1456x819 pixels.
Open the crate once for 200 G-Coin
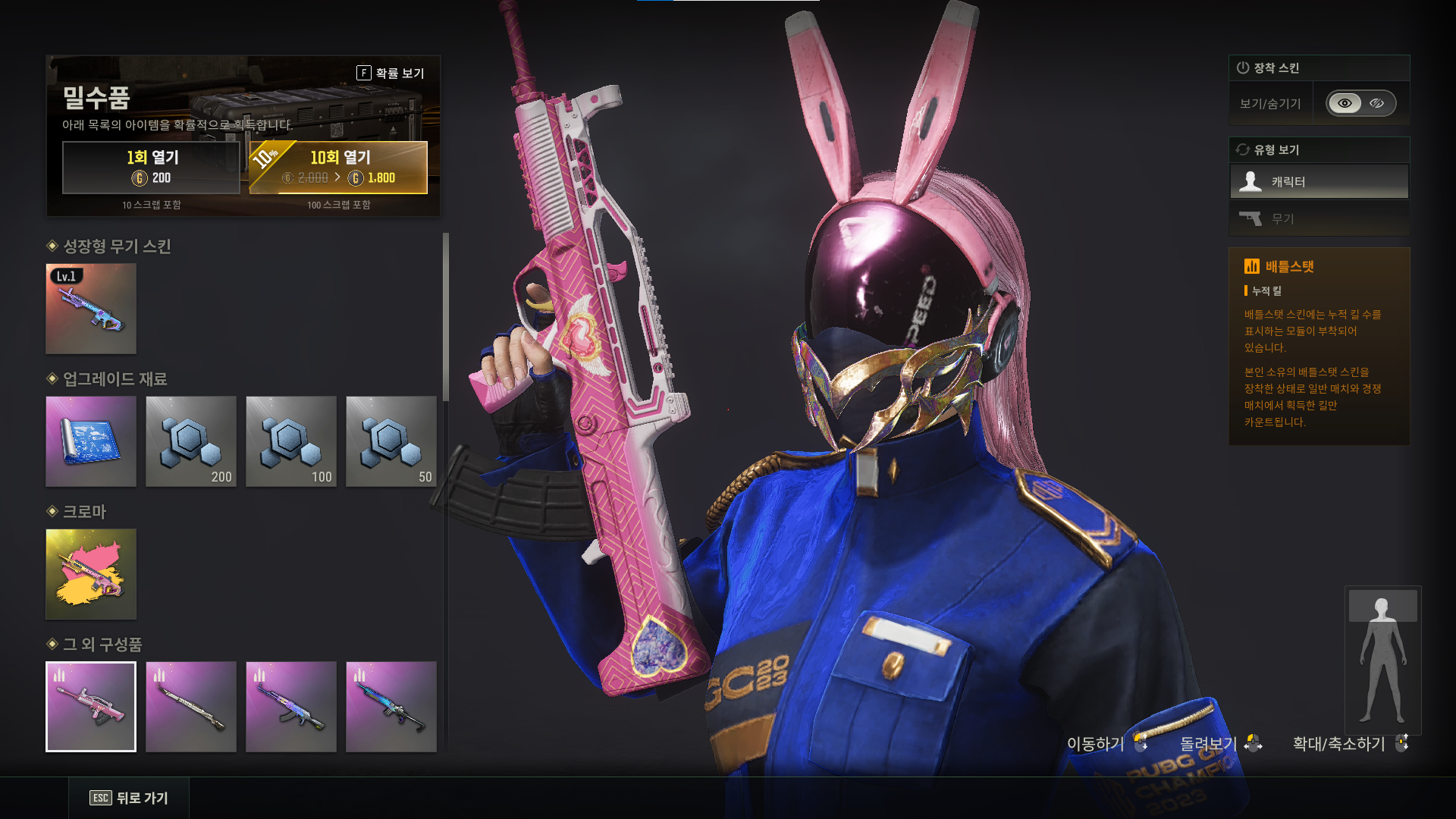[151, 168]
